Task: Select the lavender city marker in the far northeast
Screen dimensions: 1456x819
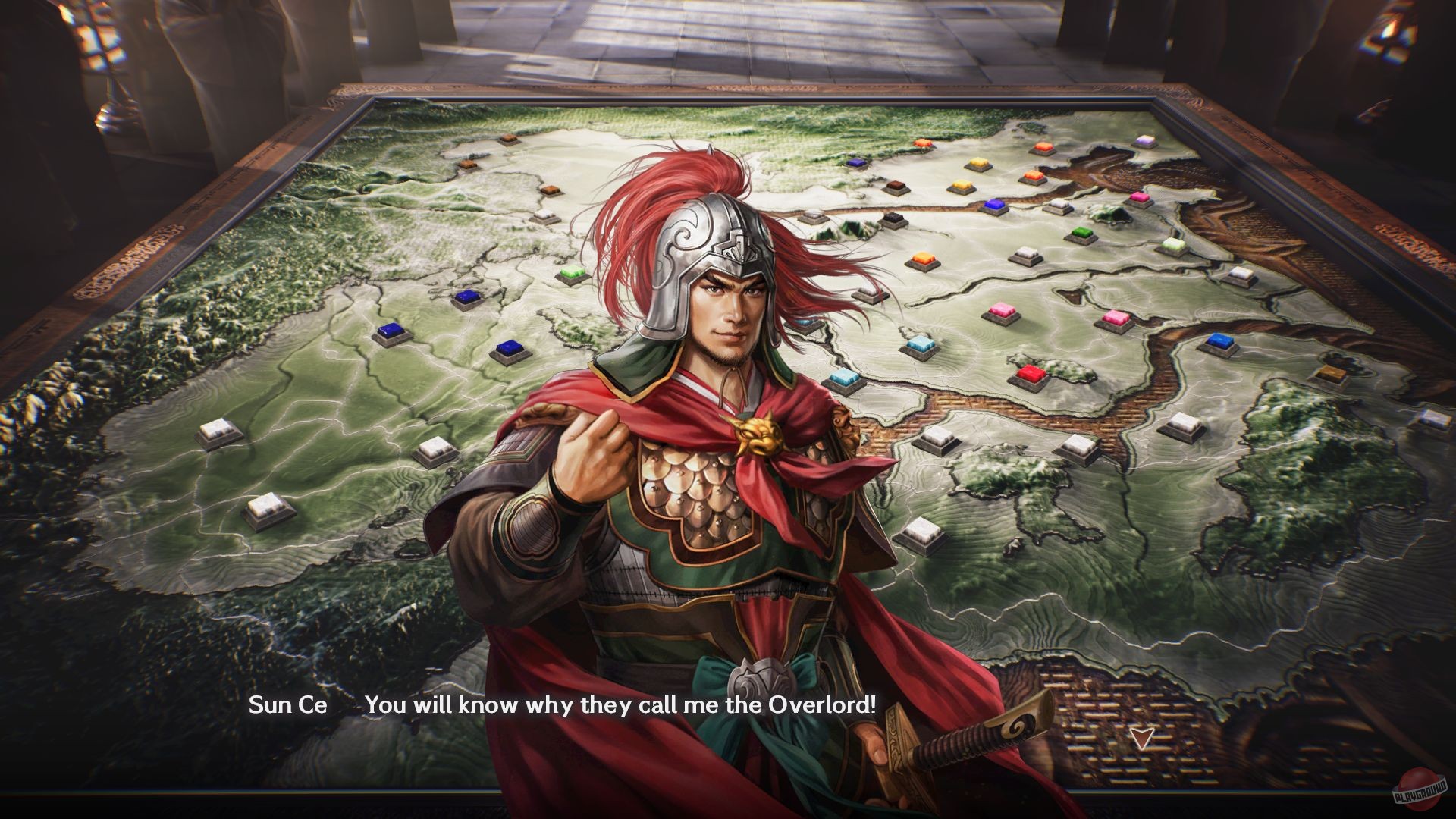Action: (1144, 140)
